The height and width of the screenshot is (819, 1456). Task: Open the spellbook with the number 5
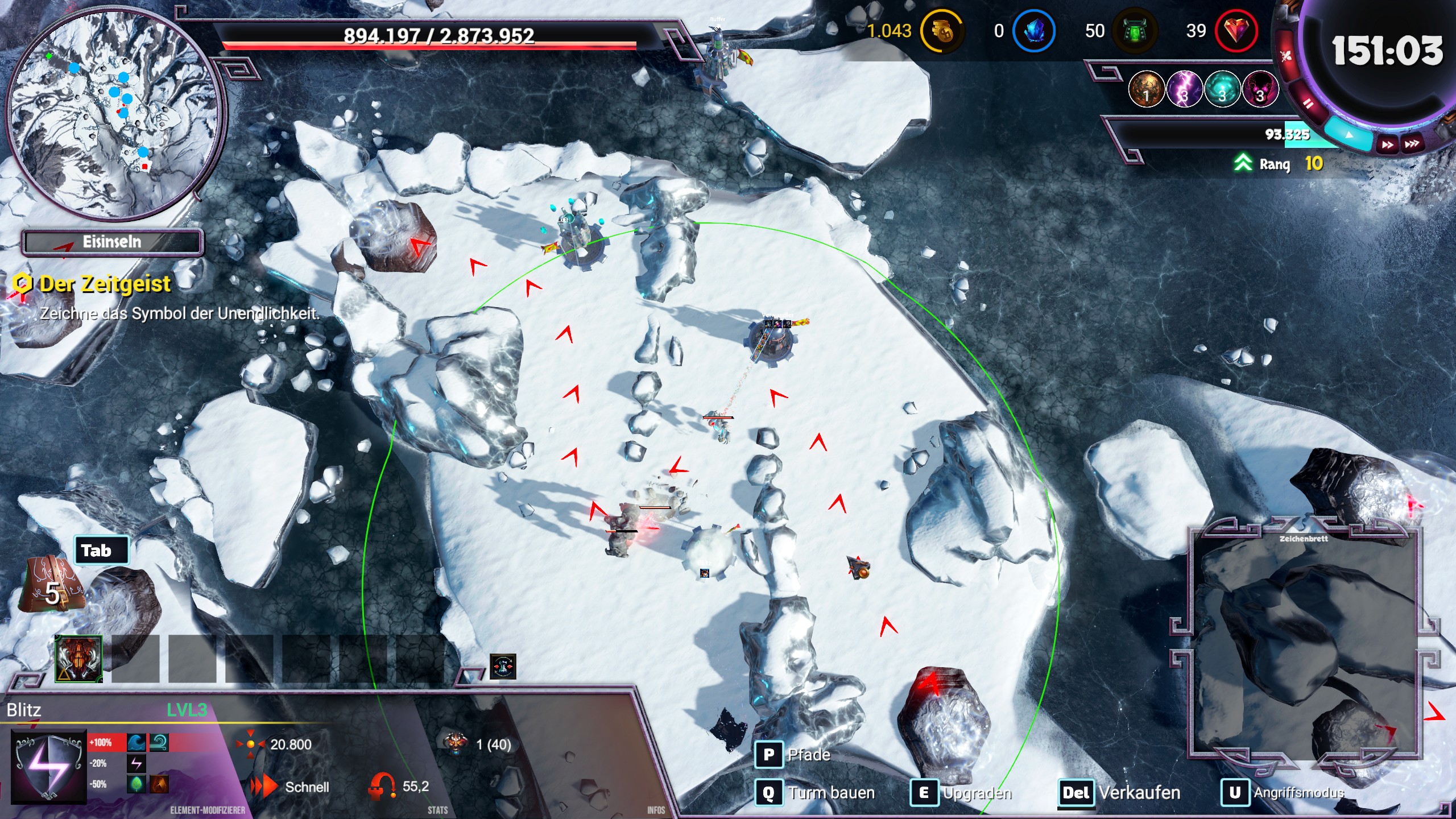click(51, 586)
